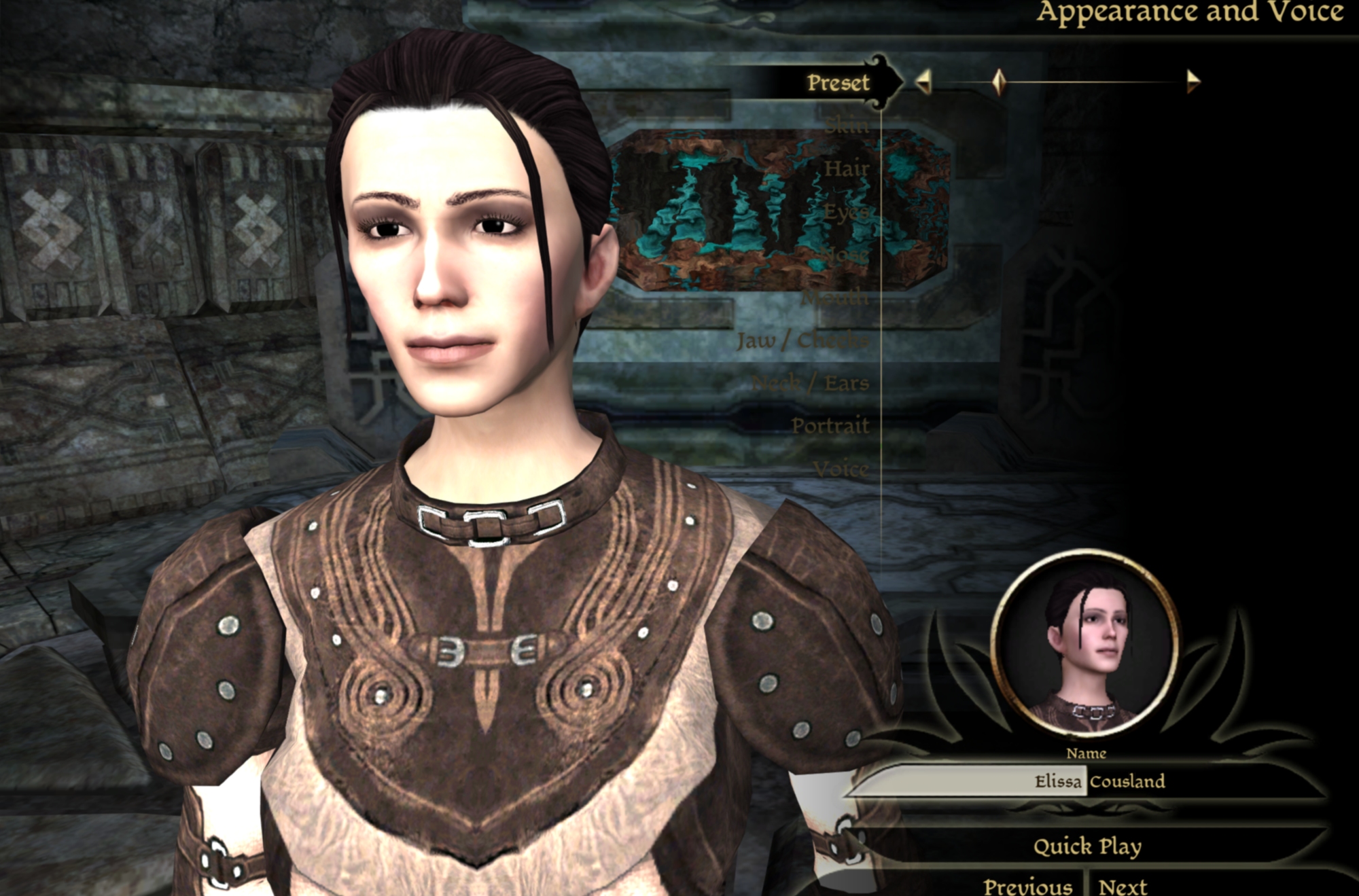Open Jaw / Cheeks options

(802, 340)
